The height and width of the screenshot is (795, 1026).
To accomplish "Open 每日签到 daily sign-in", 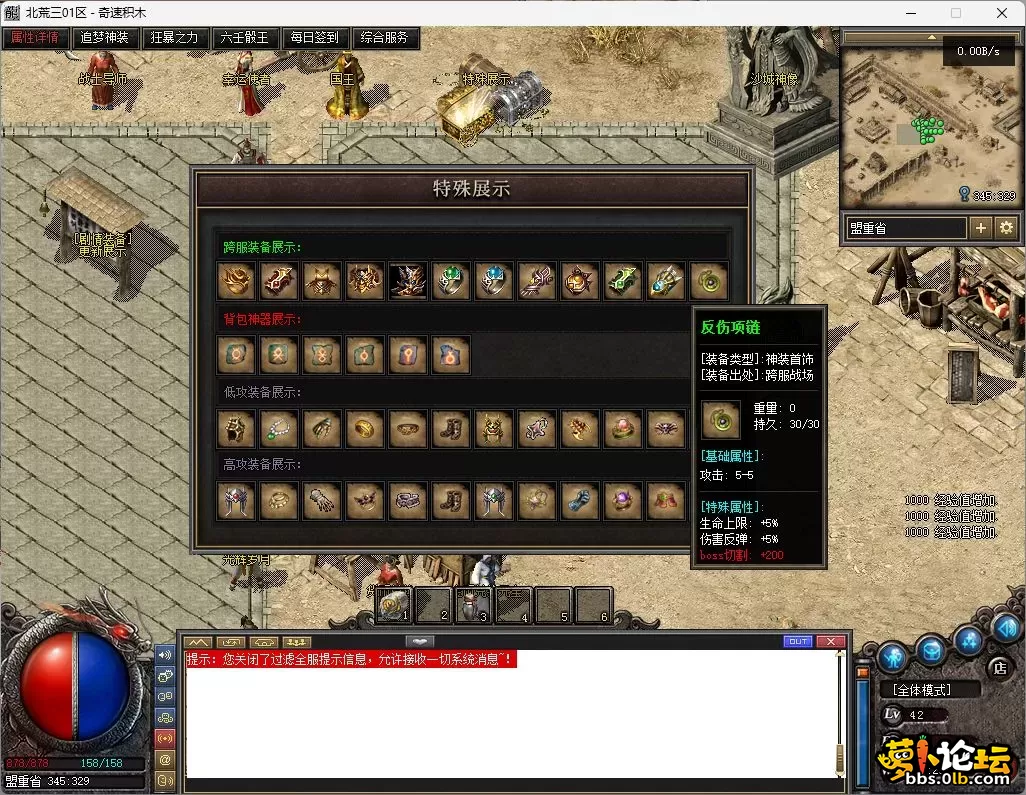I will (314, 38).
